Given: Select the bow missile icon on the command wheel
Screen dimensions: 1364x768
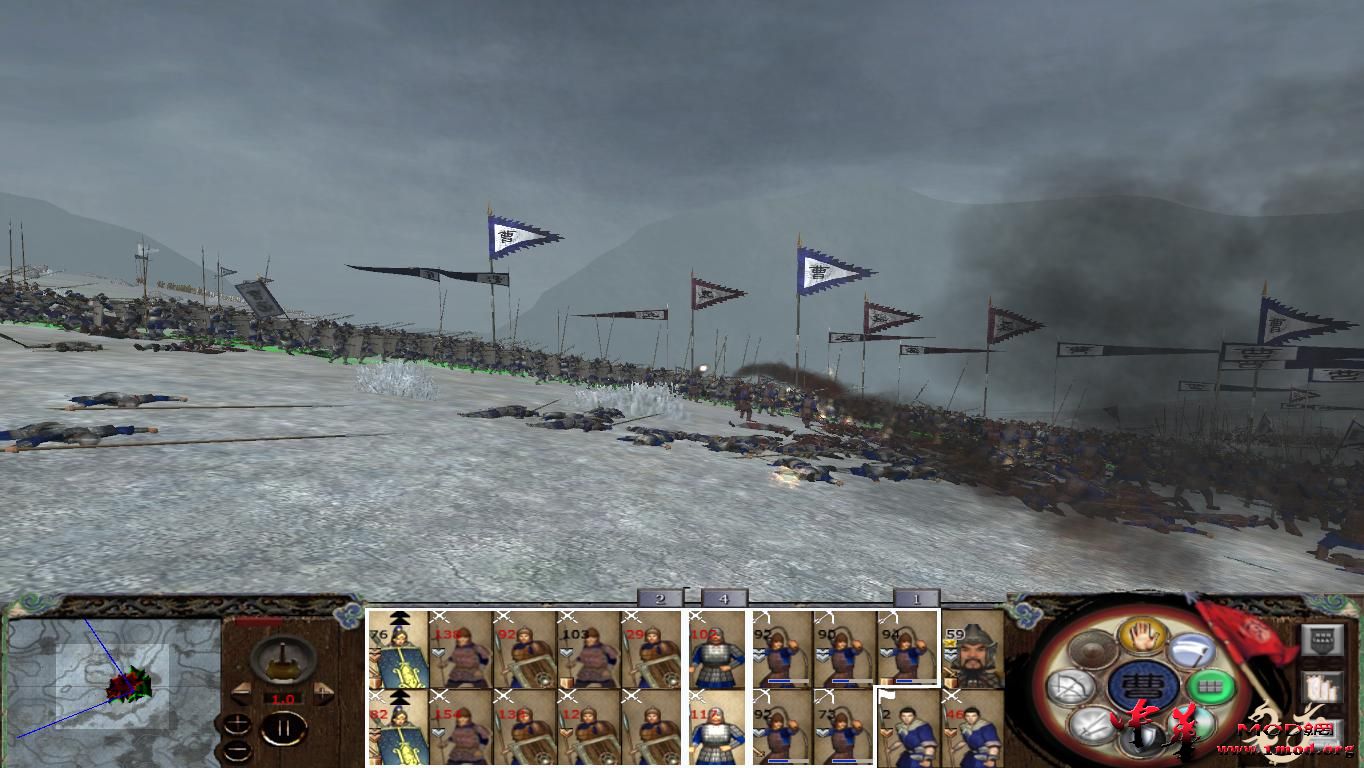Looking at the screenshot, I should tap(1070, 688).
